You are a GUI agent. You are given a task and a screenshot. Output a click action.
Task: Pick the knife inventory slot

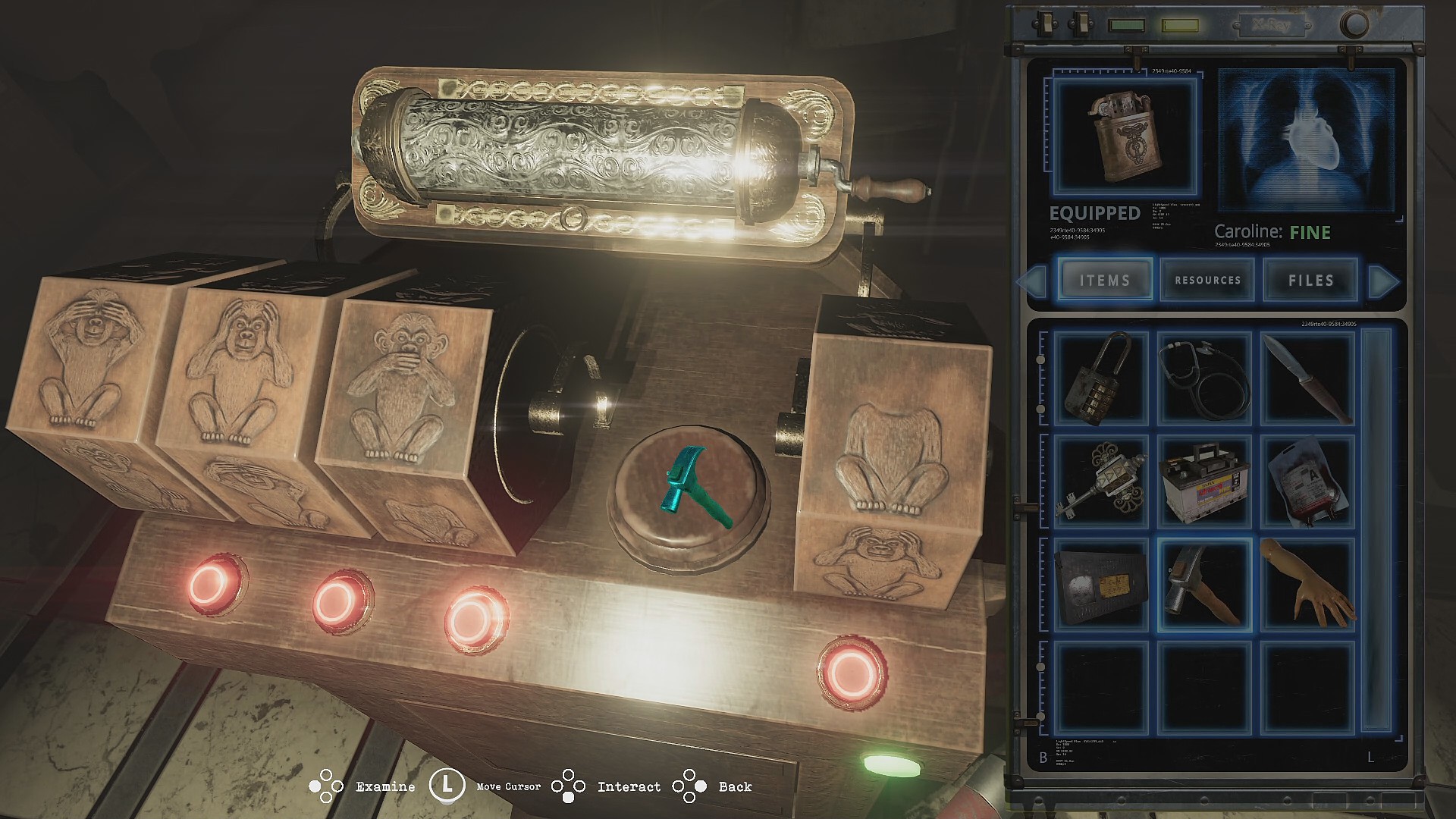coord(1307,378)
